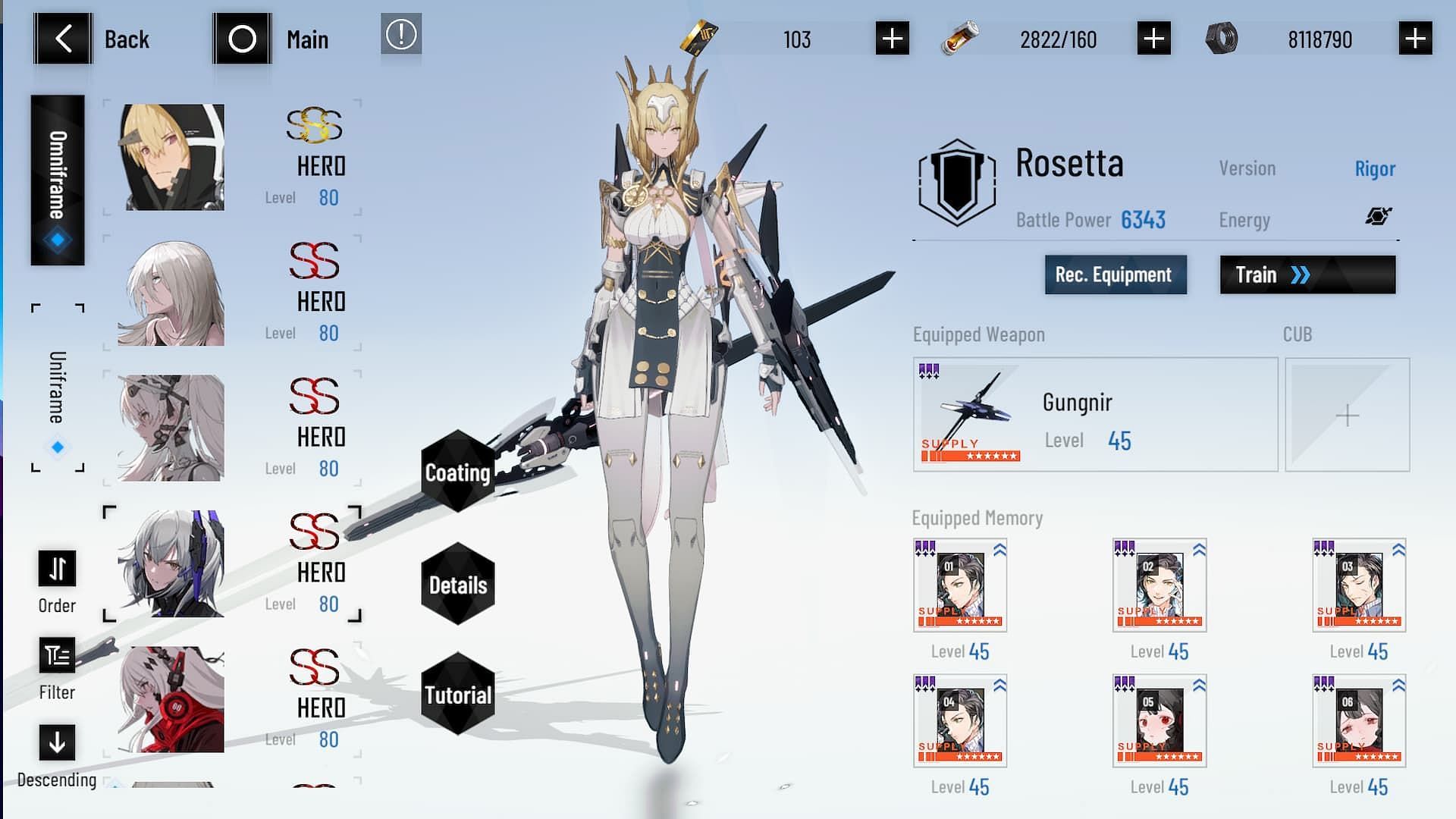
Task: Open the exclamation info icon
Action: [401, 35]
